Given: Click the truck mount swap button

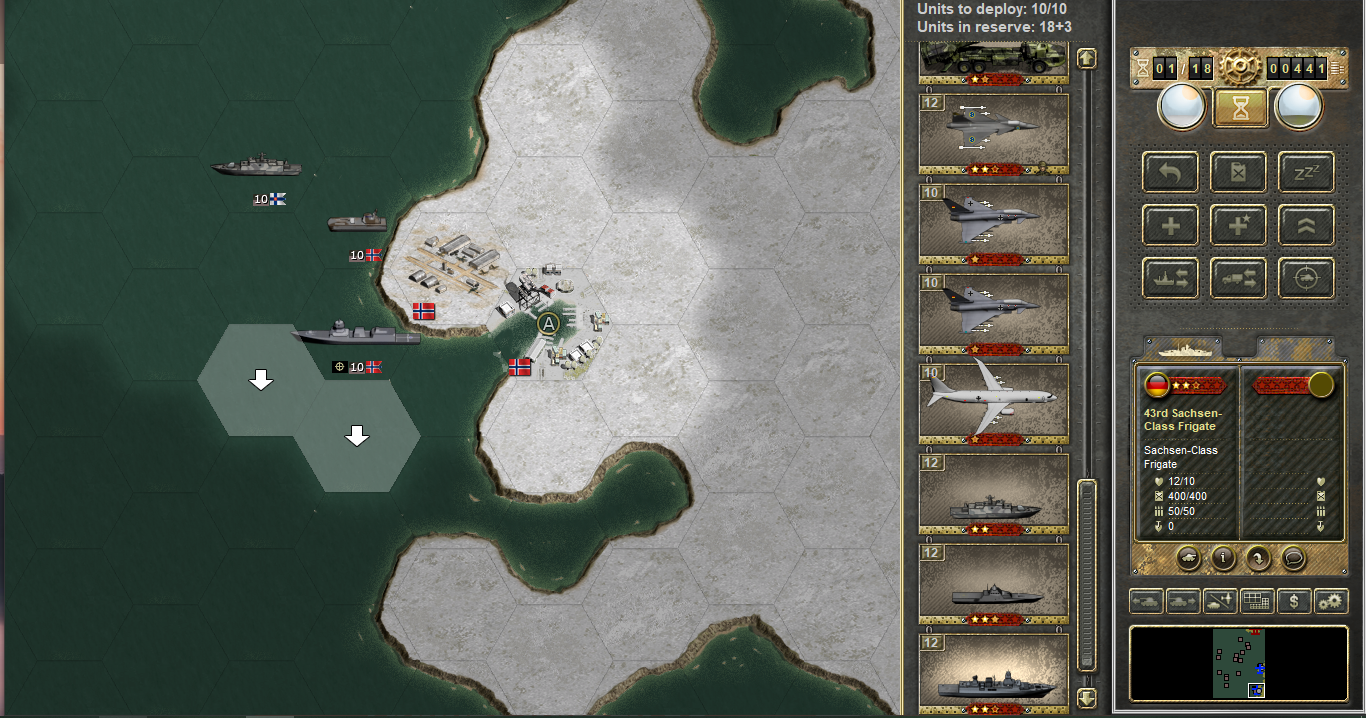Looking at the screenshot, I should click(x=1238, y=278).
